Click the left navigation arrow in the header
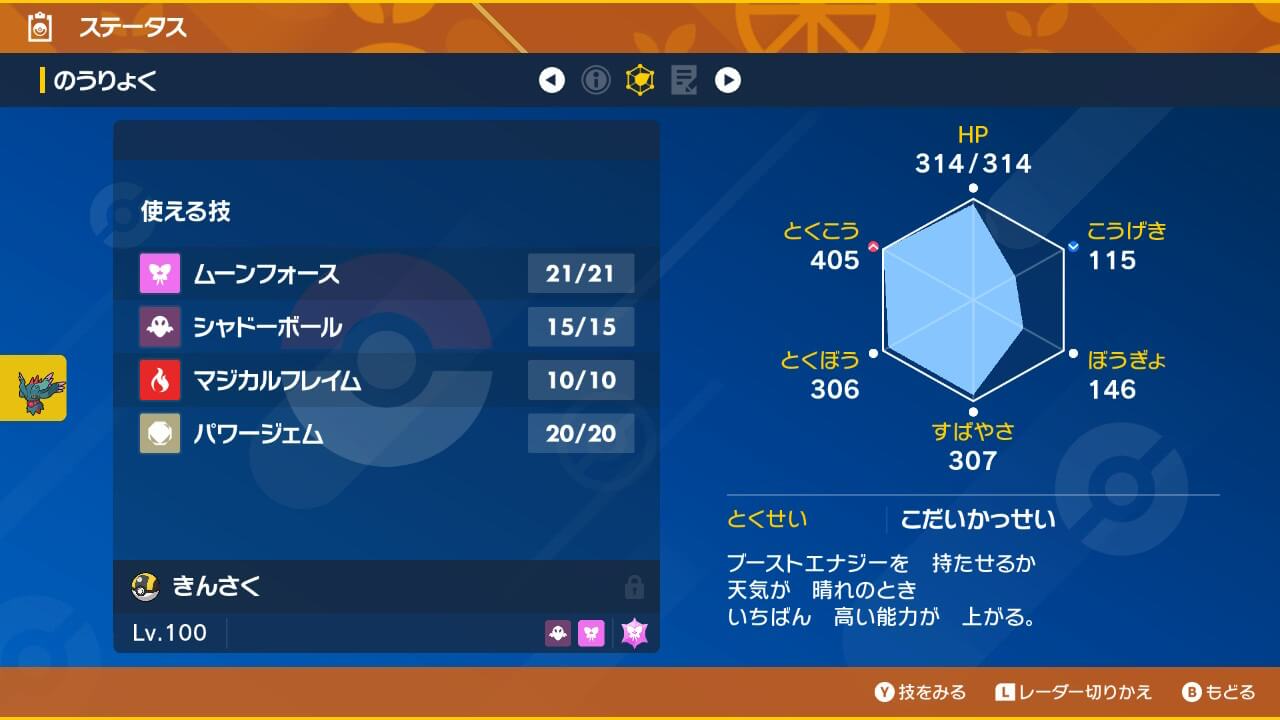1280x720 pixels. tap(553, 81)
